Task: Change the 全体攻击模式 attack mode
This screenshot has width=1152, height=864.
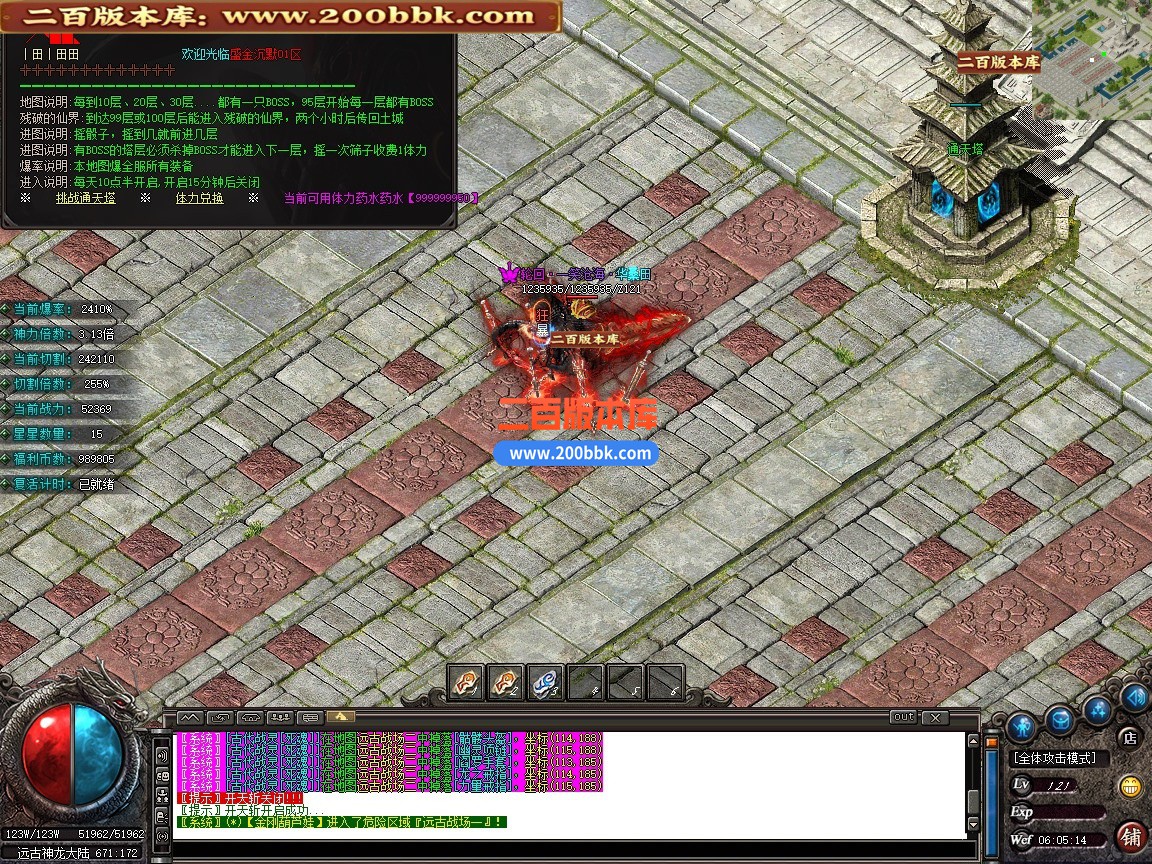Action: [1054, 759]
